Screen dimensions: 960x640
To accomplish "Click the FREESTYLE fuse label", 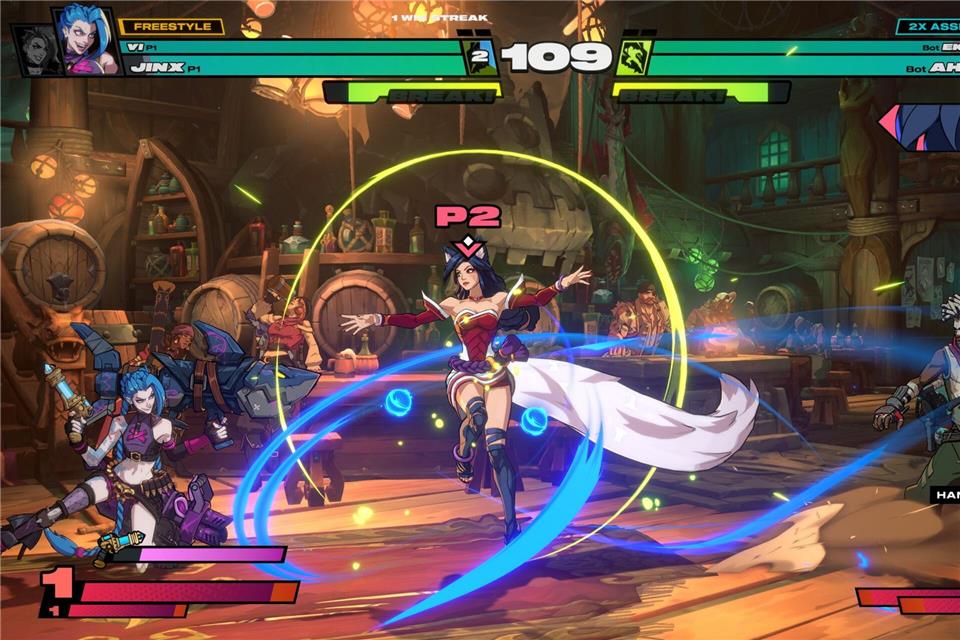I will [171, 27].
